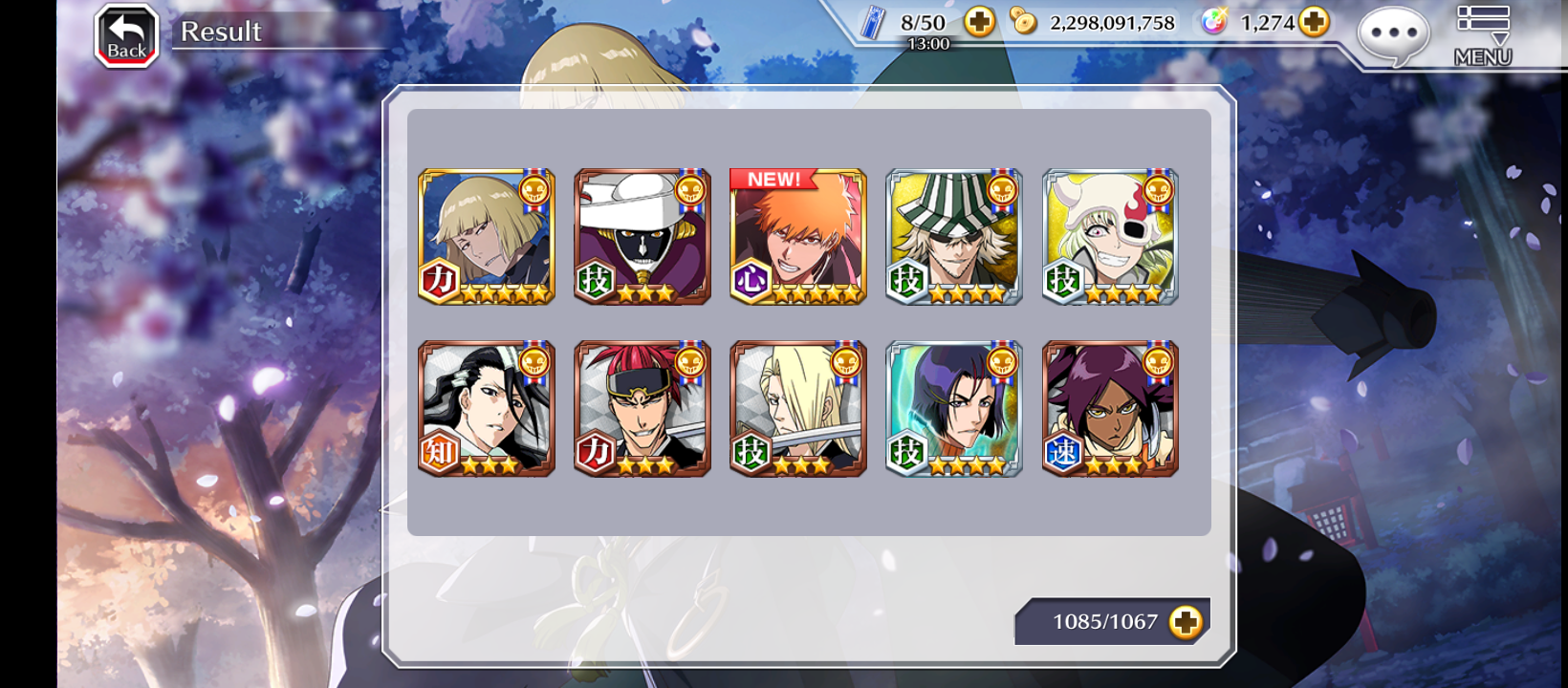Go back with the Back button

(x=126, y=36)
